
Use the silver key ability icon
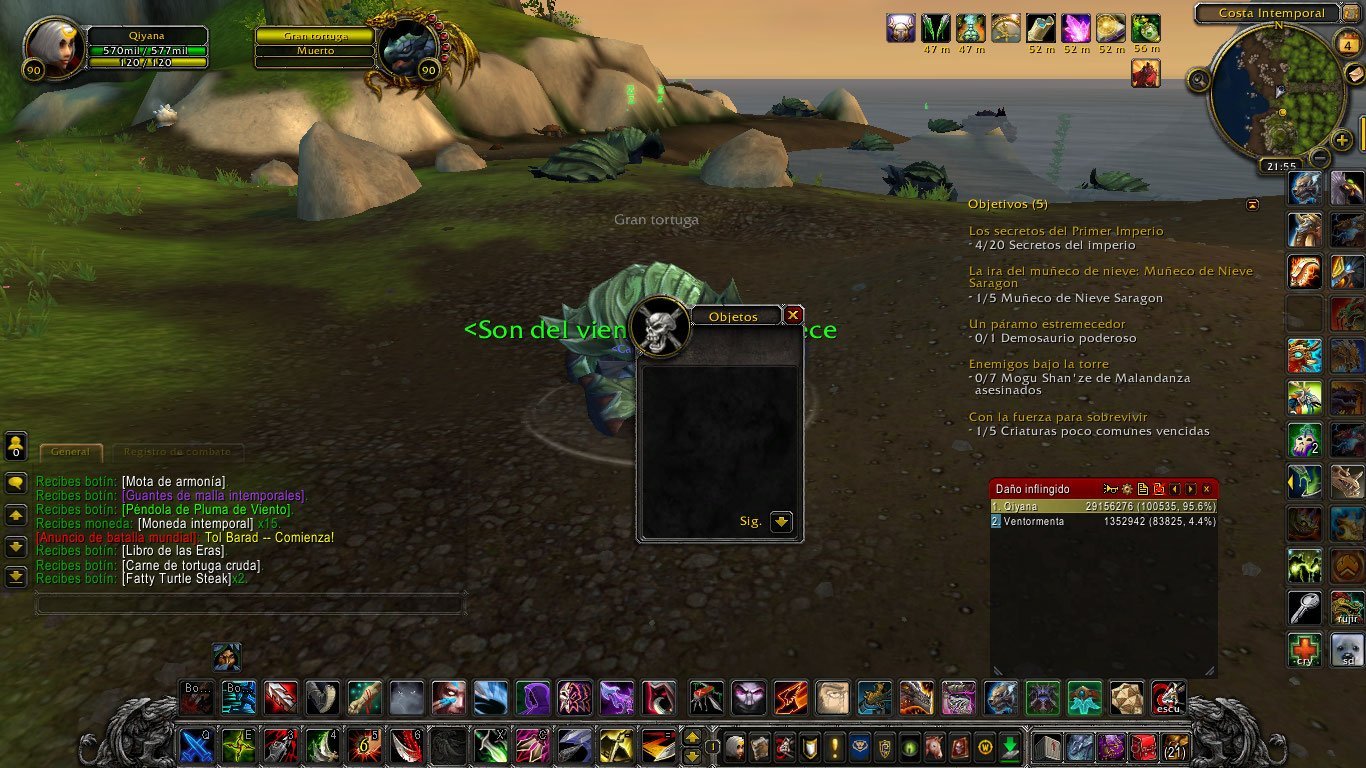click(1304, 607)
